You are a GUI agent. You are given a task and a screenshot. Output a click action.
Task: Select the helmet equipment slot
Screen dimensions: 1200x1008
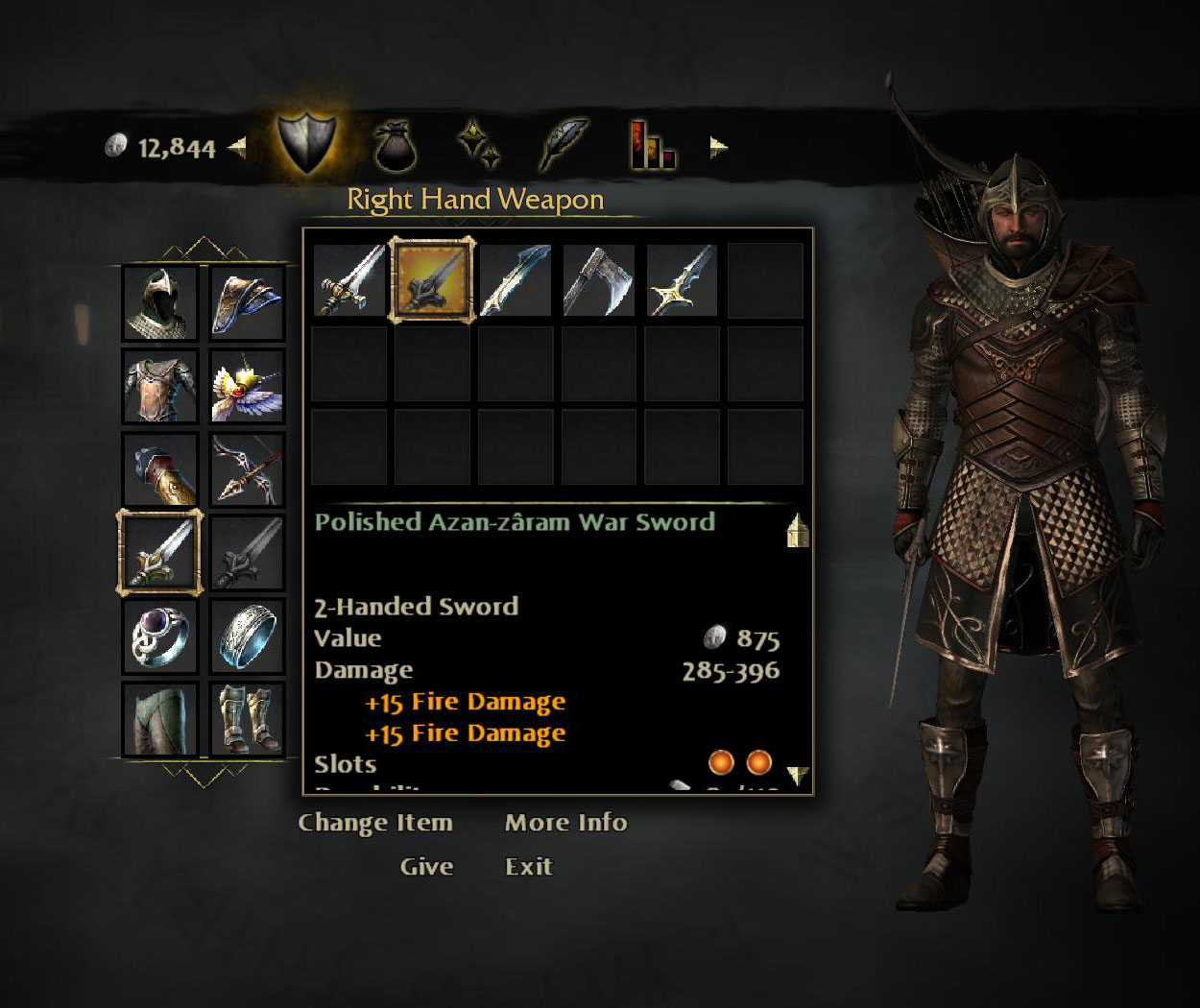(160, 303)
